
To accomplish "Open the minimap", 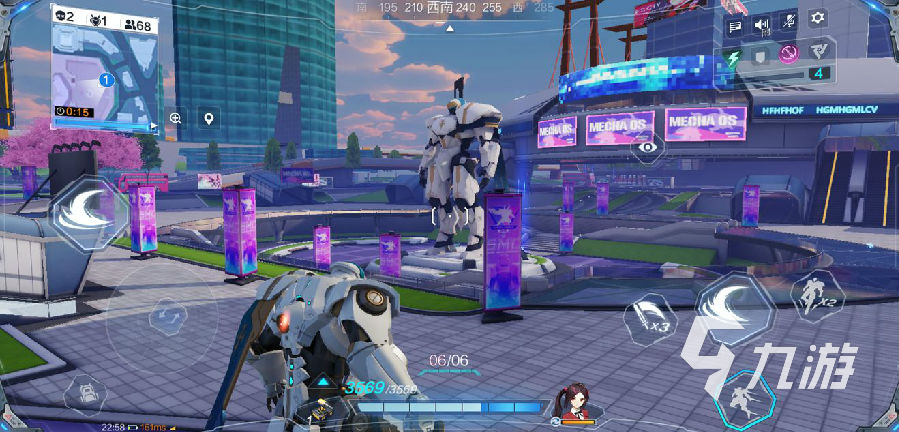I will (x=104, y=68).
